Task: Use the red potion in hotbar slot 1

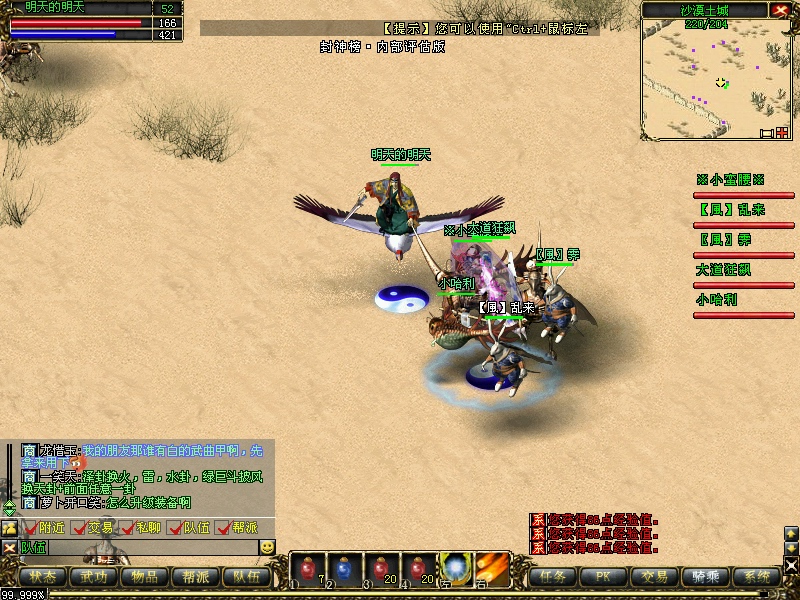Action: tap(306, 568)
